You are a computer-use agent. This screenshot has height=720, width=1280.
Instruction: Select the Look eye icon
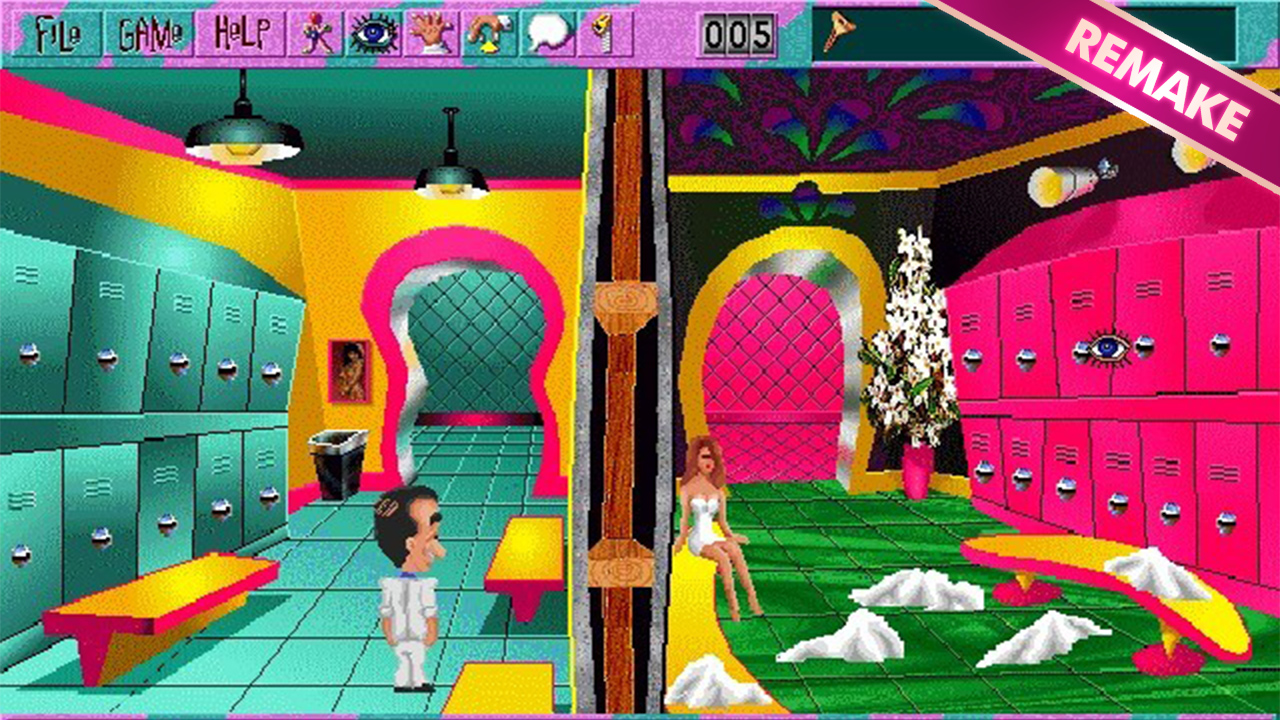coord(371,31)
